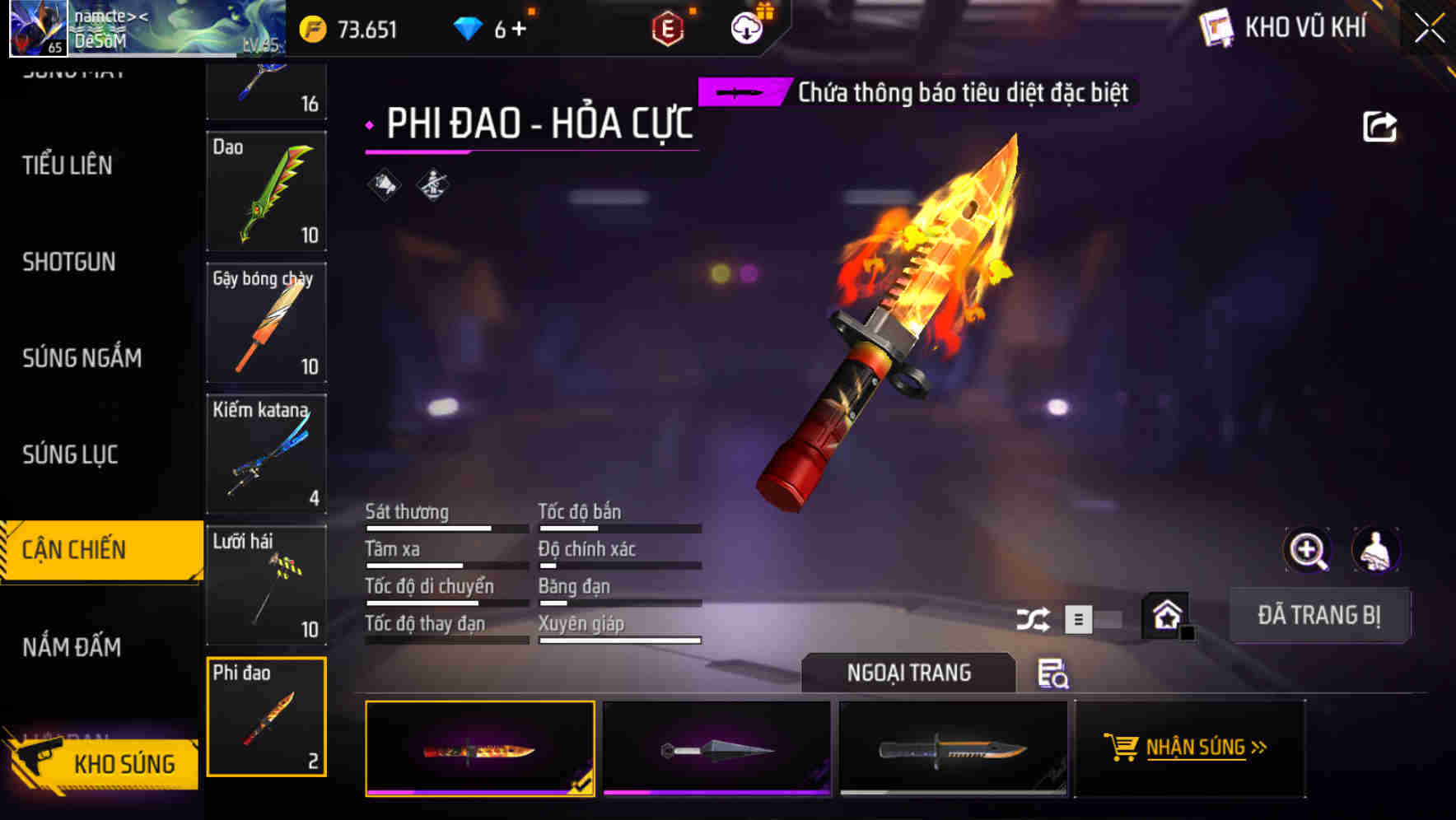Switch to the Ngoại Trang tab

pos(909,673)
